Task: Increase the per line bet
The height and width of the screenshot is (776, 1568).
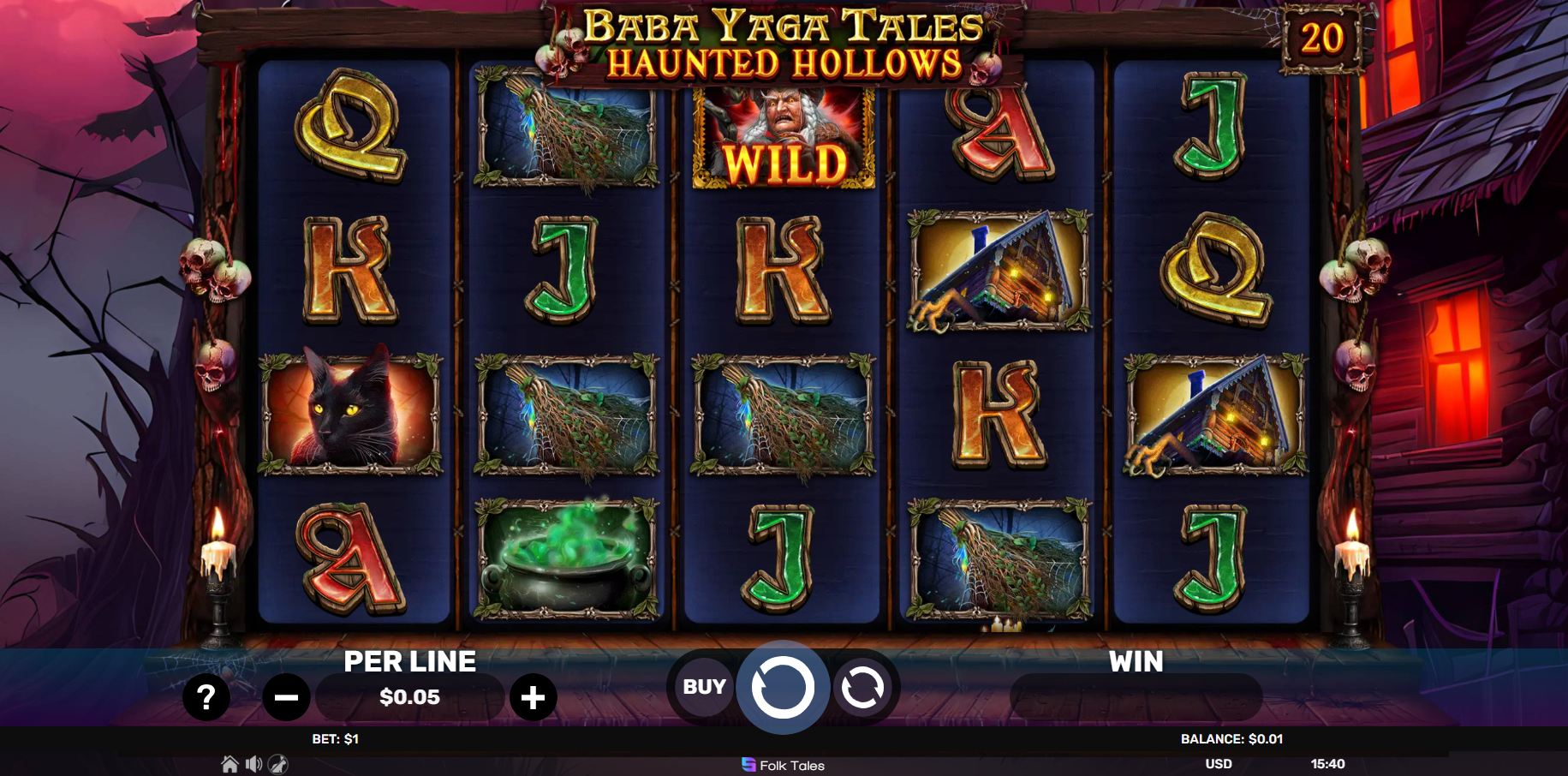Action: (533, 697)
